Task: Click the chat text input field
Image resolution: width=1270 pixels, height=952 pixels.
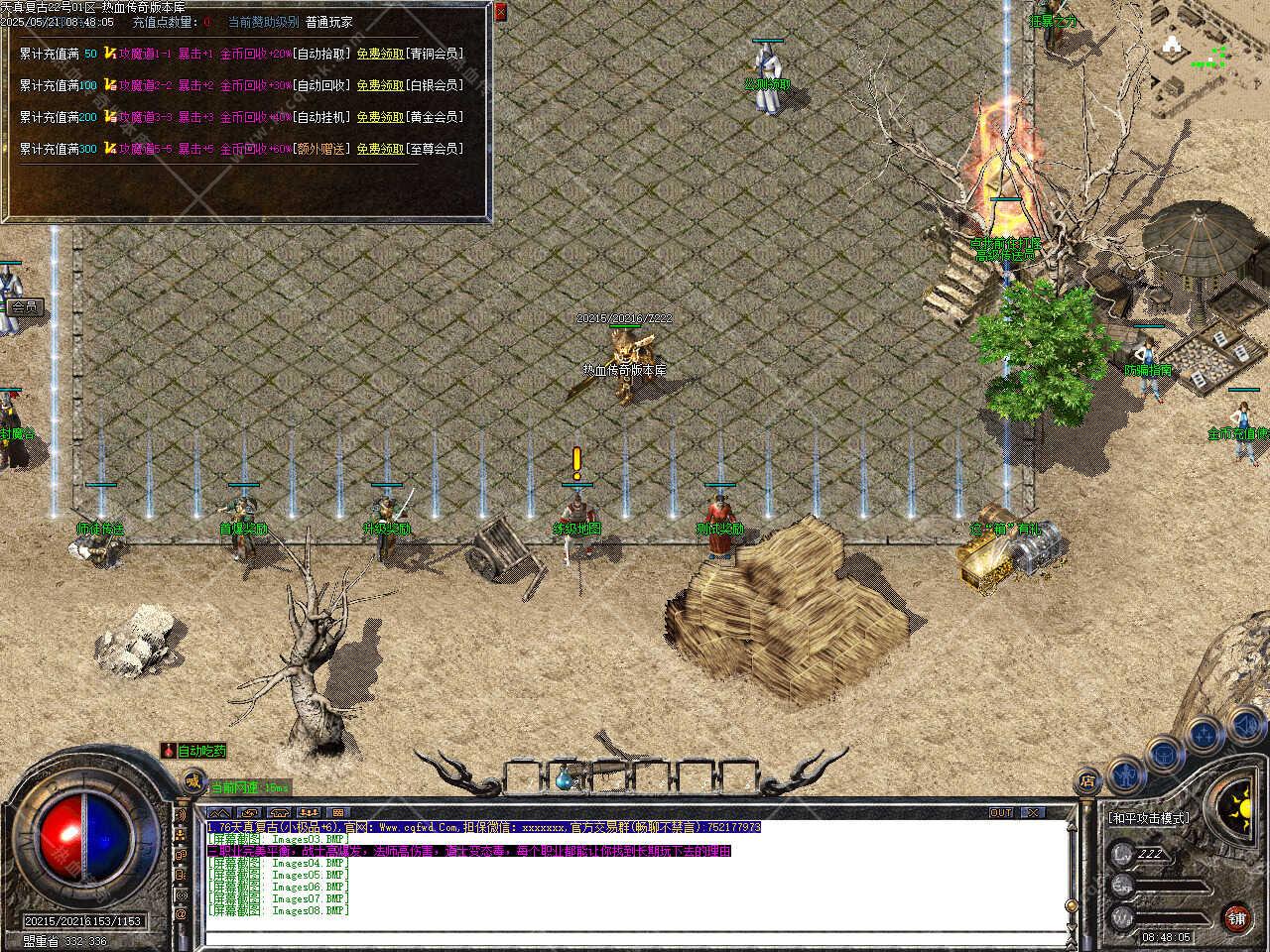Action: pyautogui.click(x=635, y=936)
